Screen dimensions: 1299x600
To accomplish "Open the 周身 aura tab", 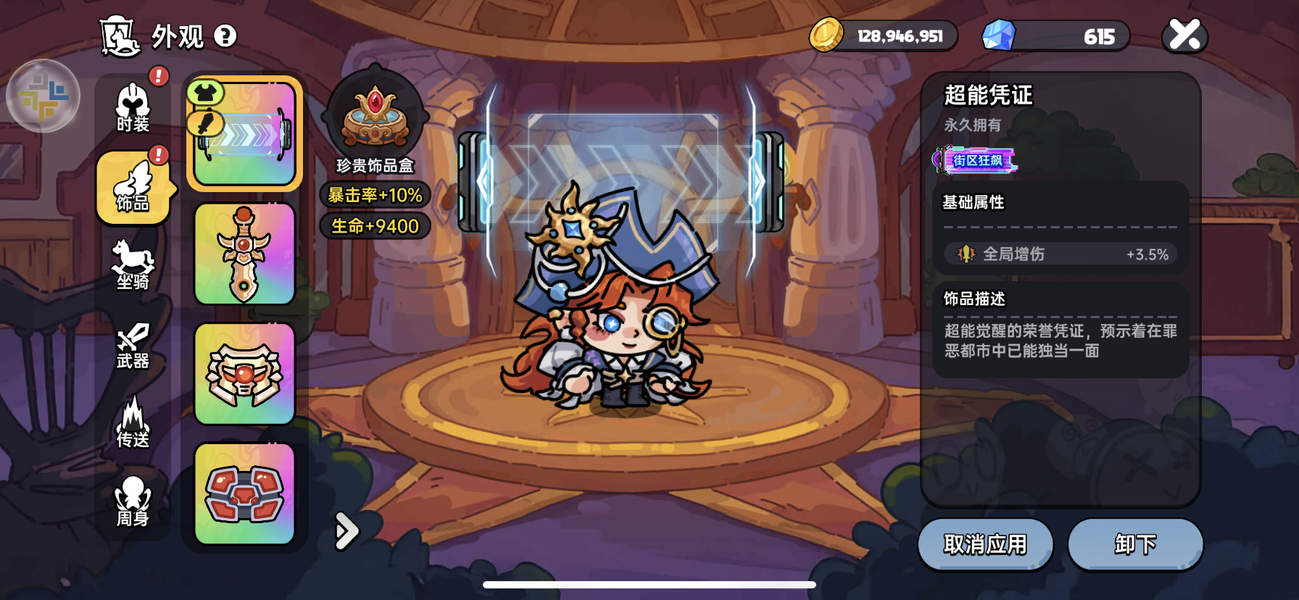I will [133, 502].
